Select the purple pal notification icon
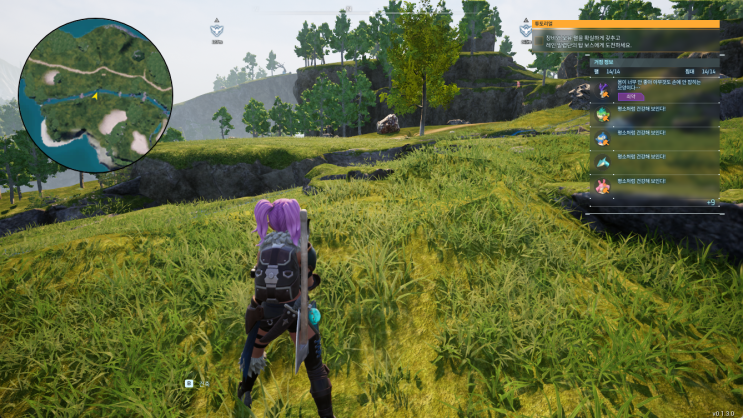743x418 pixels. pyautogui.click(x=602, y=89)
